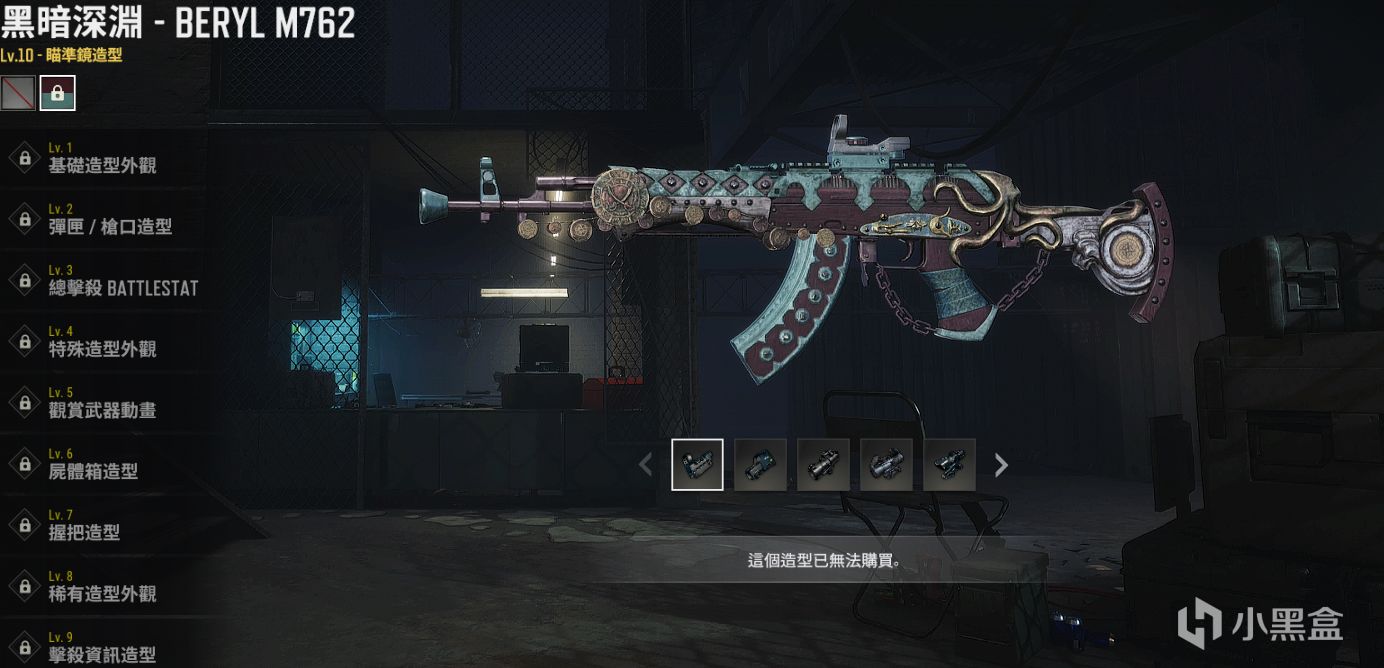Image resolution: width=1384 pixels, height=668 pixels.
Task: Select the highlighted first scope skin thumbnail
Action: pos(697,464)
